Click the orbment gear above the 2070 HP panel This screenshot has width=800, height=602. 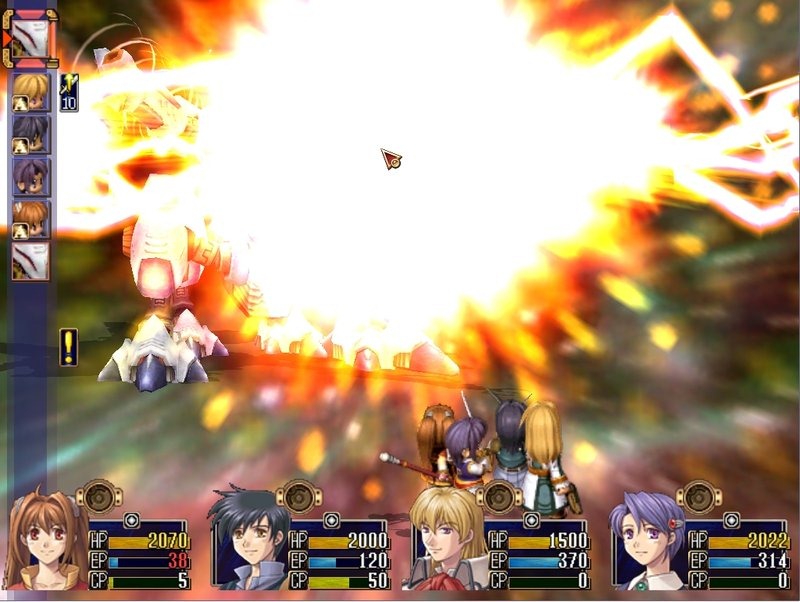99,495
